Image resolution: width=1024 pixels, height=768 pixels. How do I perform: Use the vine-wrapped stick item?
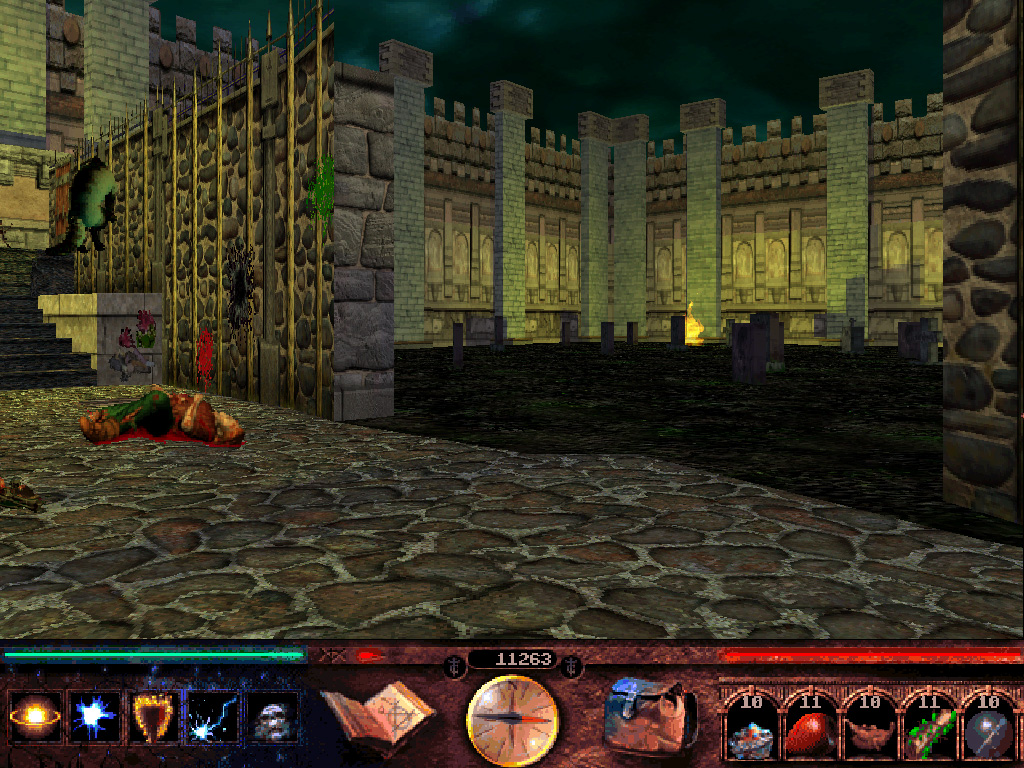[929, 729]
